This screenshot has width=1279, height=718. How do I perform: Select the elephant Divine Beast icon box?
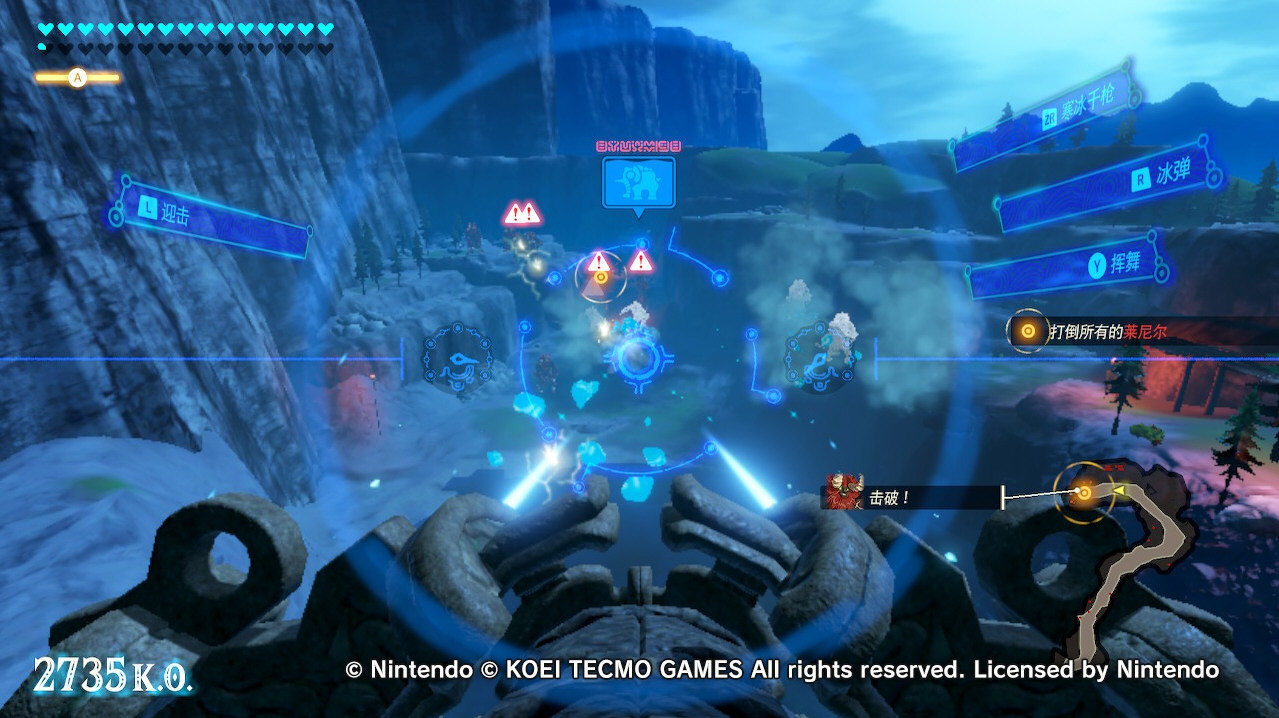click(x=638, y=181)
